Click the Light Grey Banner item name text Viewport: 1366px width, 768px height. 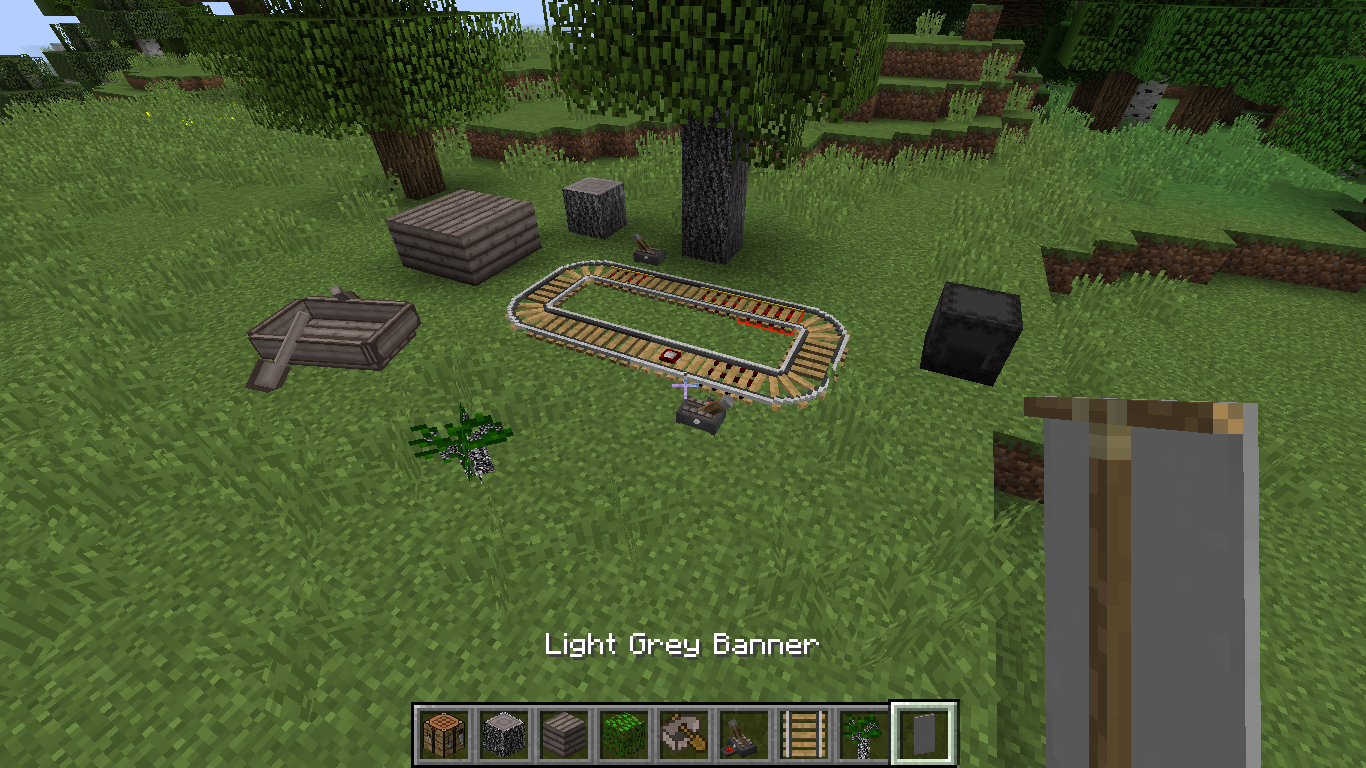(x=680, y=645)
